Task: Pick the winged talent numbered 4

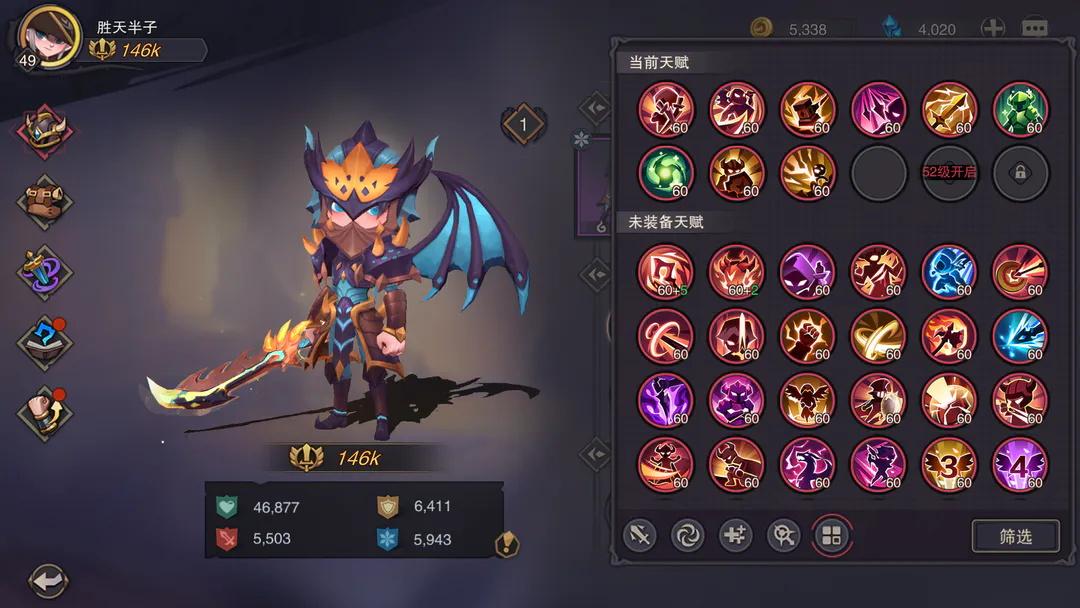Action: coord(1020,465)
